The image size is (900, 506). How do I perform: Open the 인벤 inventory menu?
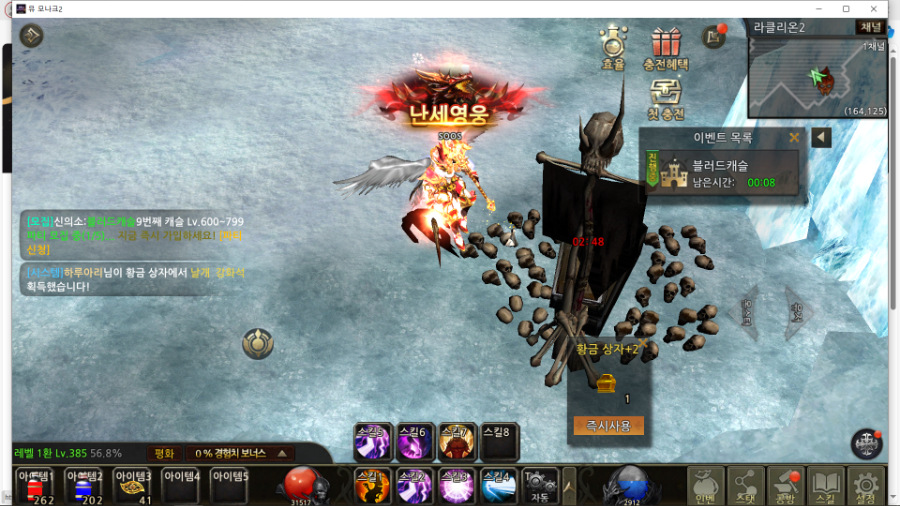[706, 486]
